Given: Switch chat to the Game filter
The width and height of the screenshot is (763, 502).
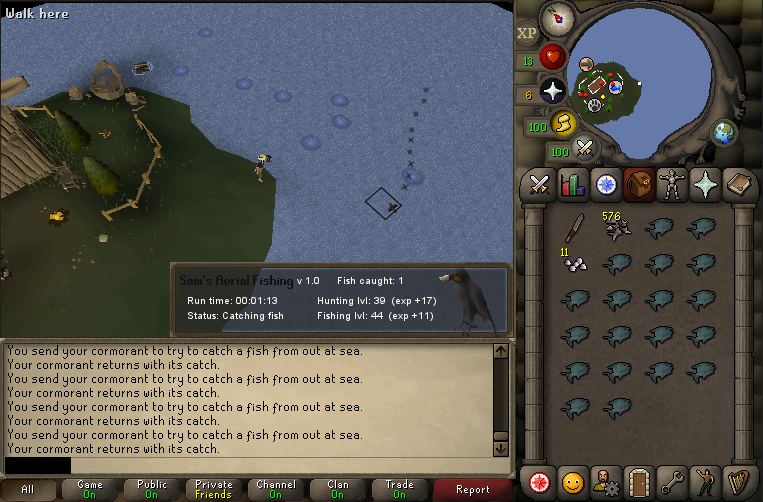Looking at the screenshot, I should point(89,489).
